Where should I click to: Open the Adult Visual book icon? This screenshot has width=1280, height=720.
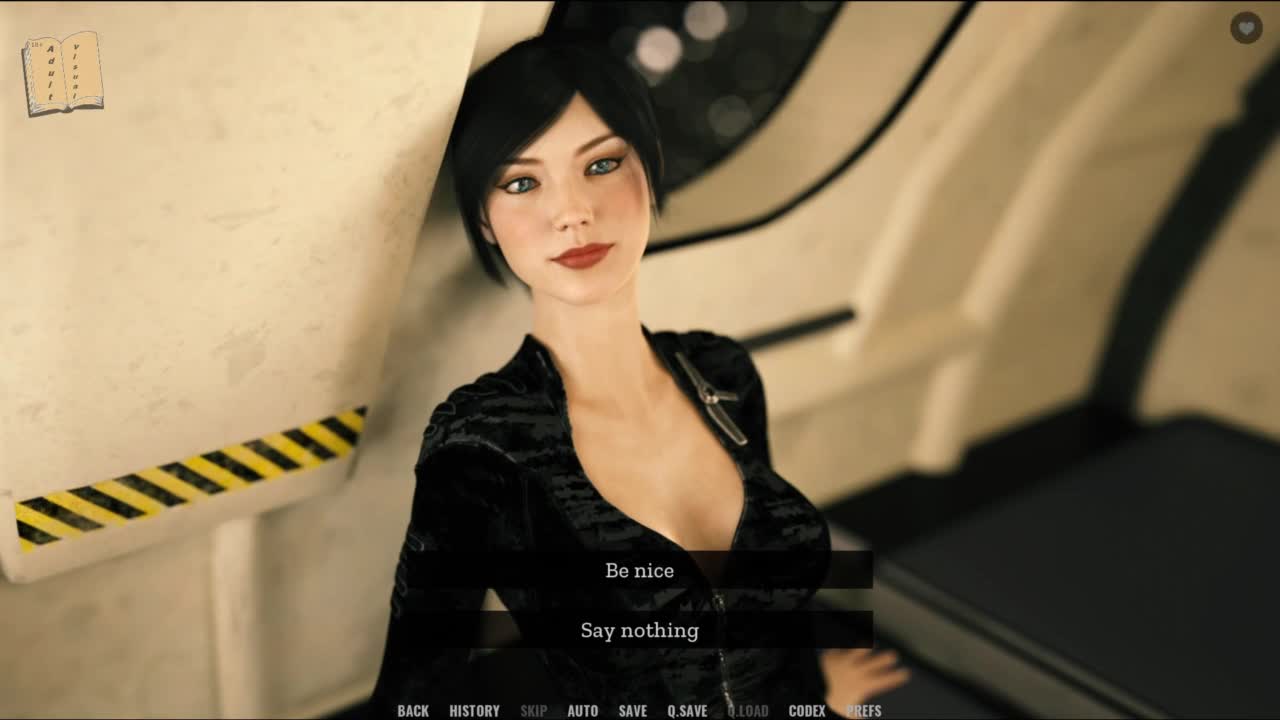click(62, 73)
